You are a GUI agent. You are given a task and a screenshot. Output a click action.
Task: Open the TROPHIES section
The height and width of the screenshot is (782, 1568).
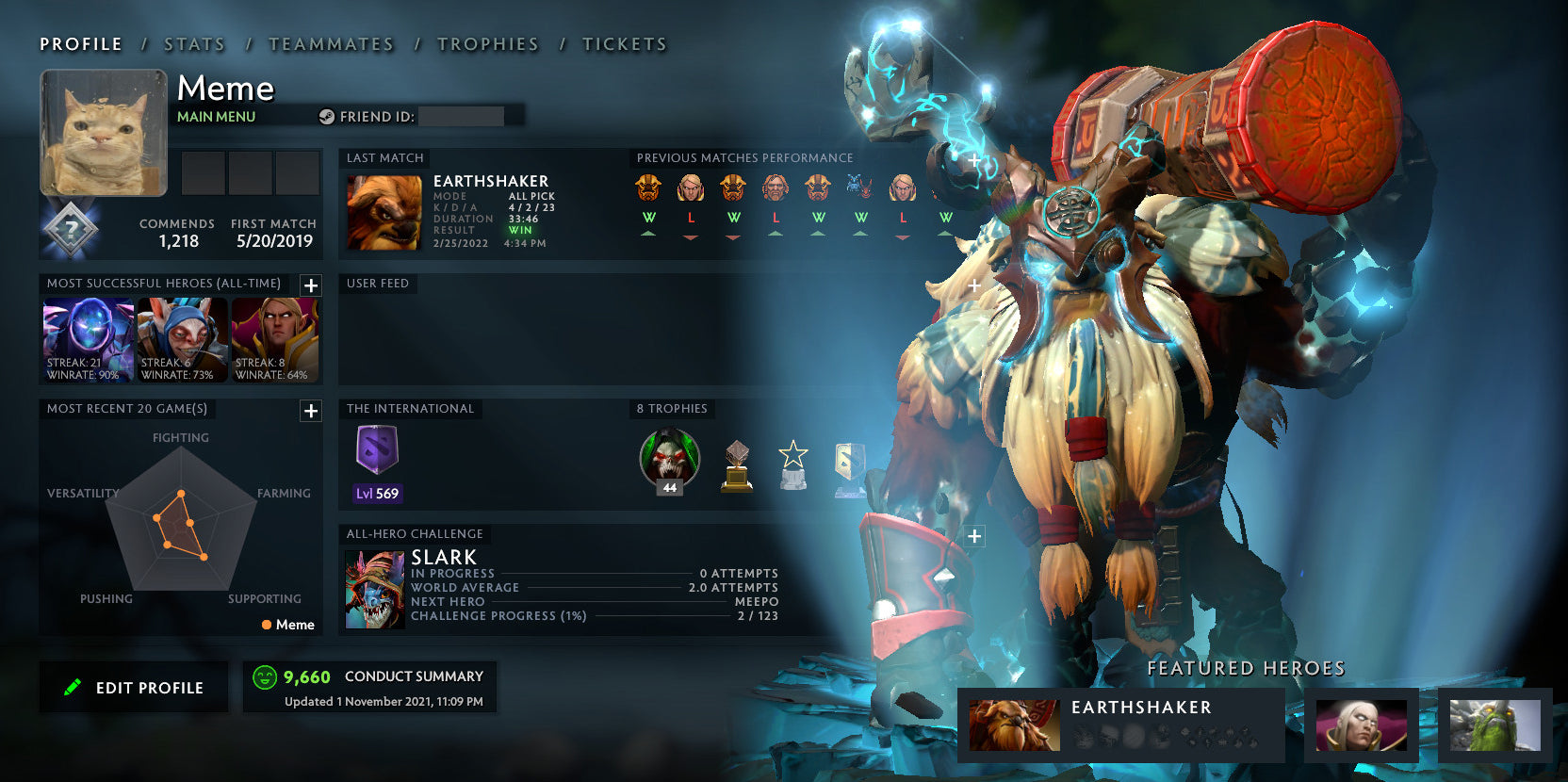(x=488, y=43)
